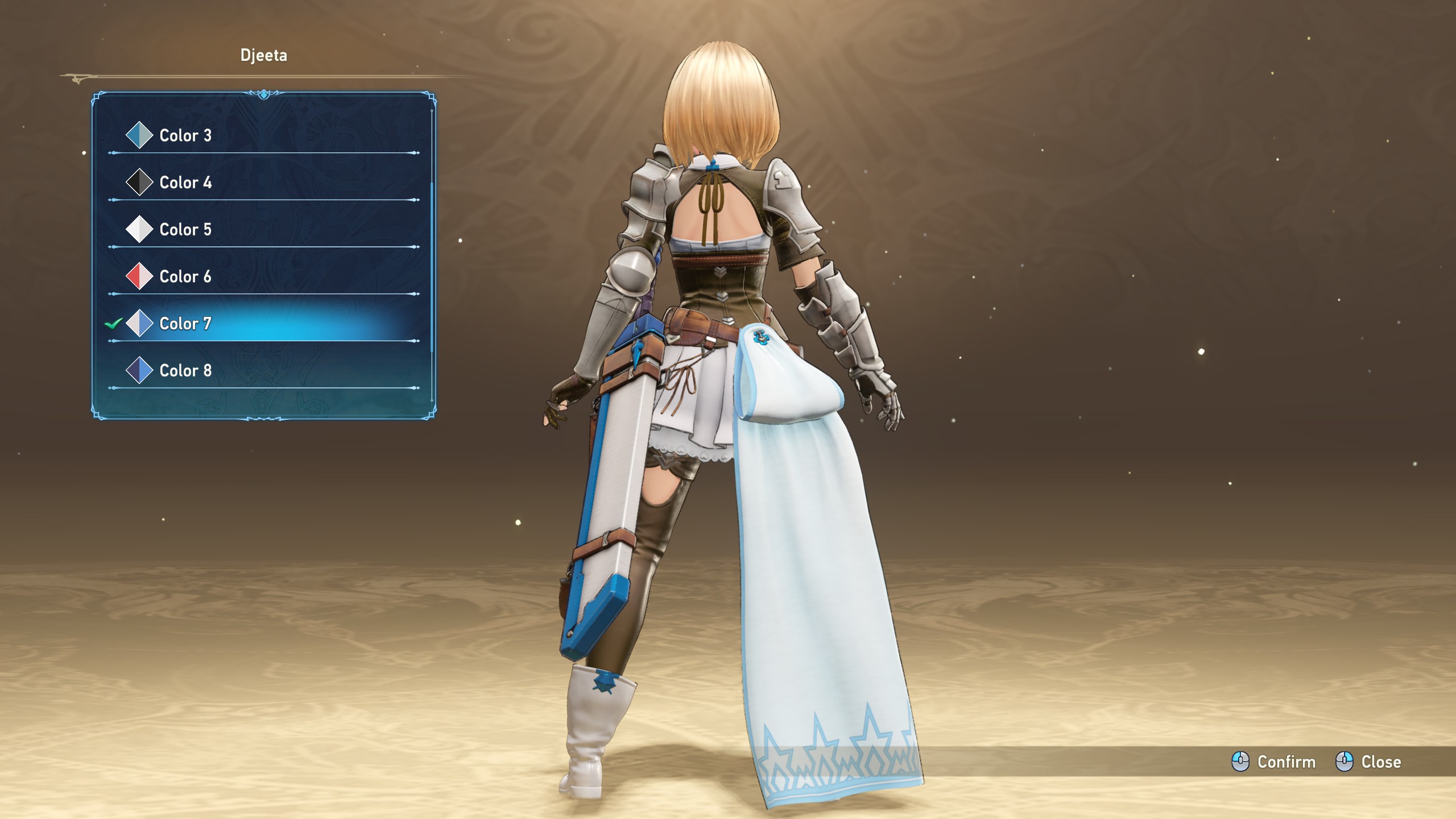Close the color menu
This screenshot has height=819, width=1456.
(1368, 762)
